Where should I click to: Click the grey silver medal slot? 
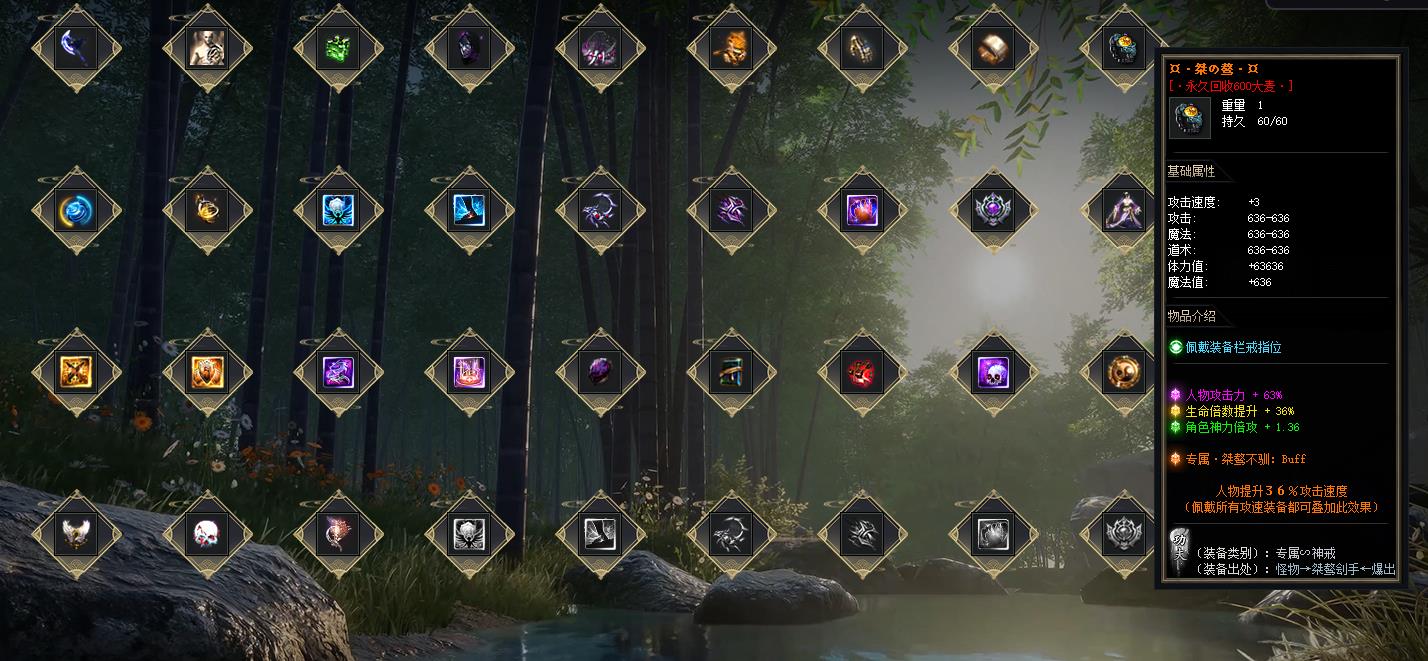point(1124,535)
